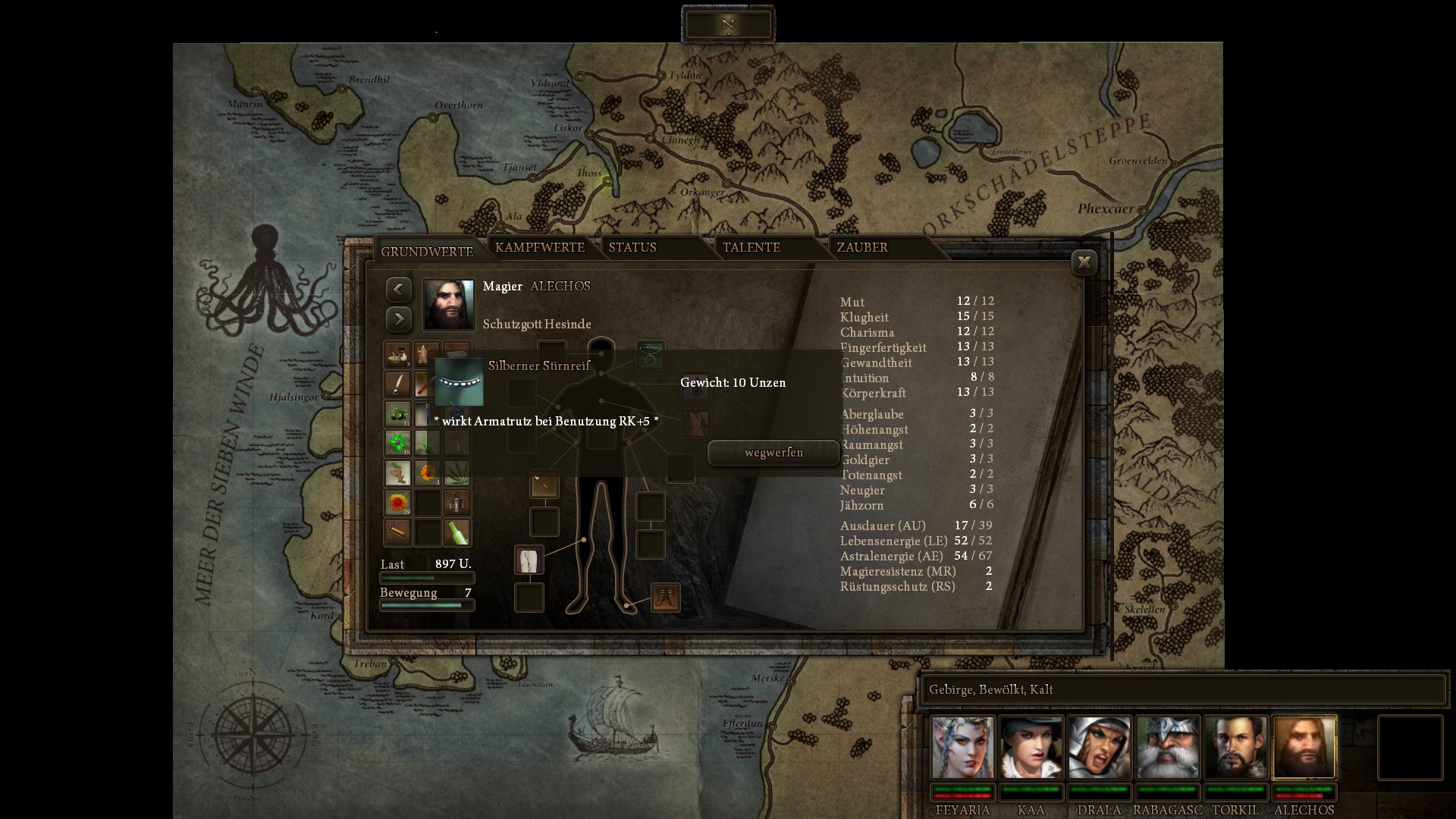1456x819 pixels.
Task: Select the equipped staff in hand slot
Action: pos(544,485)
